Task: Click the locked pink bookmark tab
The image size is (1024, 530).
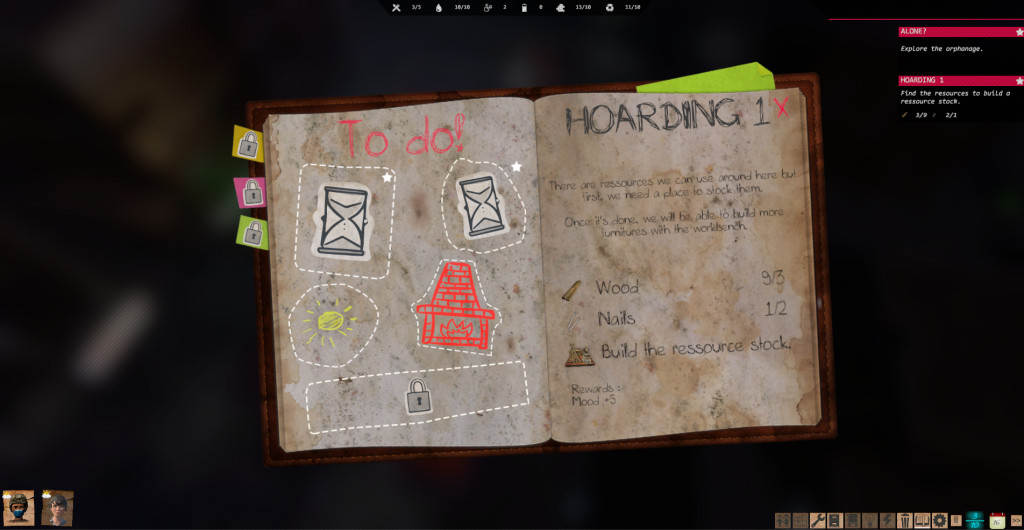Action: tap(250, 190)
